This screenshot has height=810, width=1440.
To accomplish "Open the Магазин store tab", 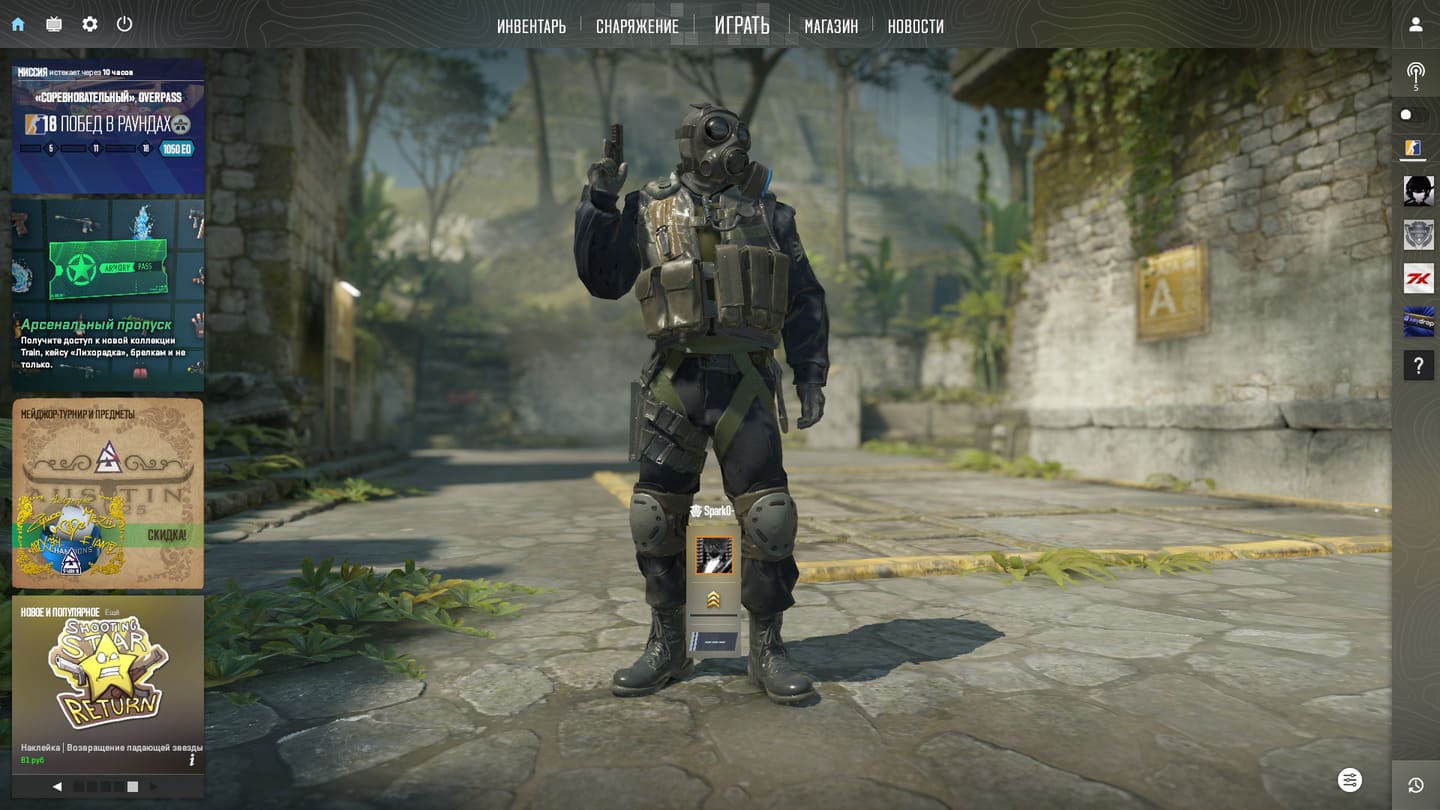I will pyautogui.click(x=831, y=26).
